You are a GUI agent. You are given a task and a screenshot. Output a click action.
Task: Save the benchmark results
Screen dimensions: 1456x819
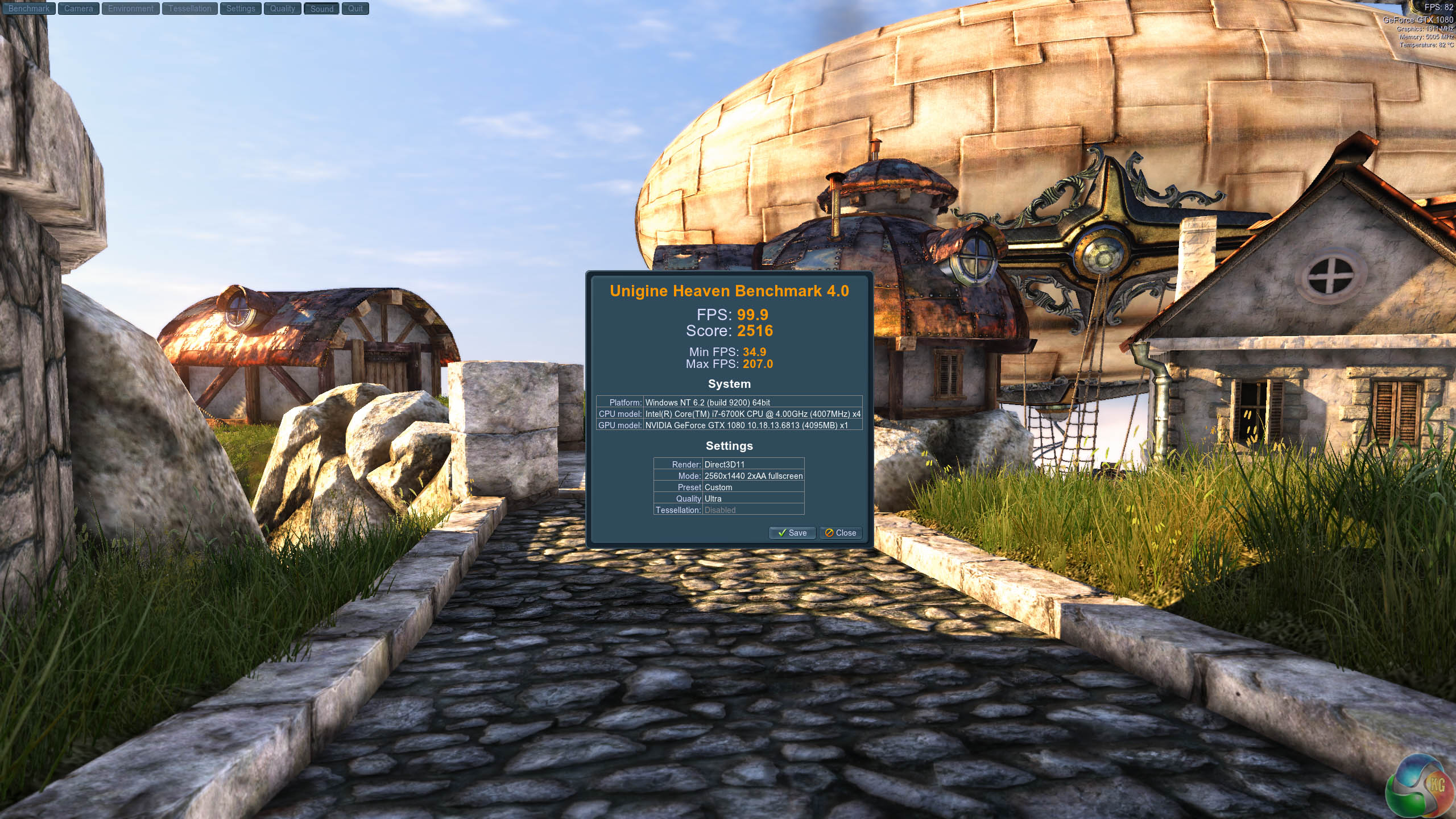pyautogui.click(x=792, y=533)
